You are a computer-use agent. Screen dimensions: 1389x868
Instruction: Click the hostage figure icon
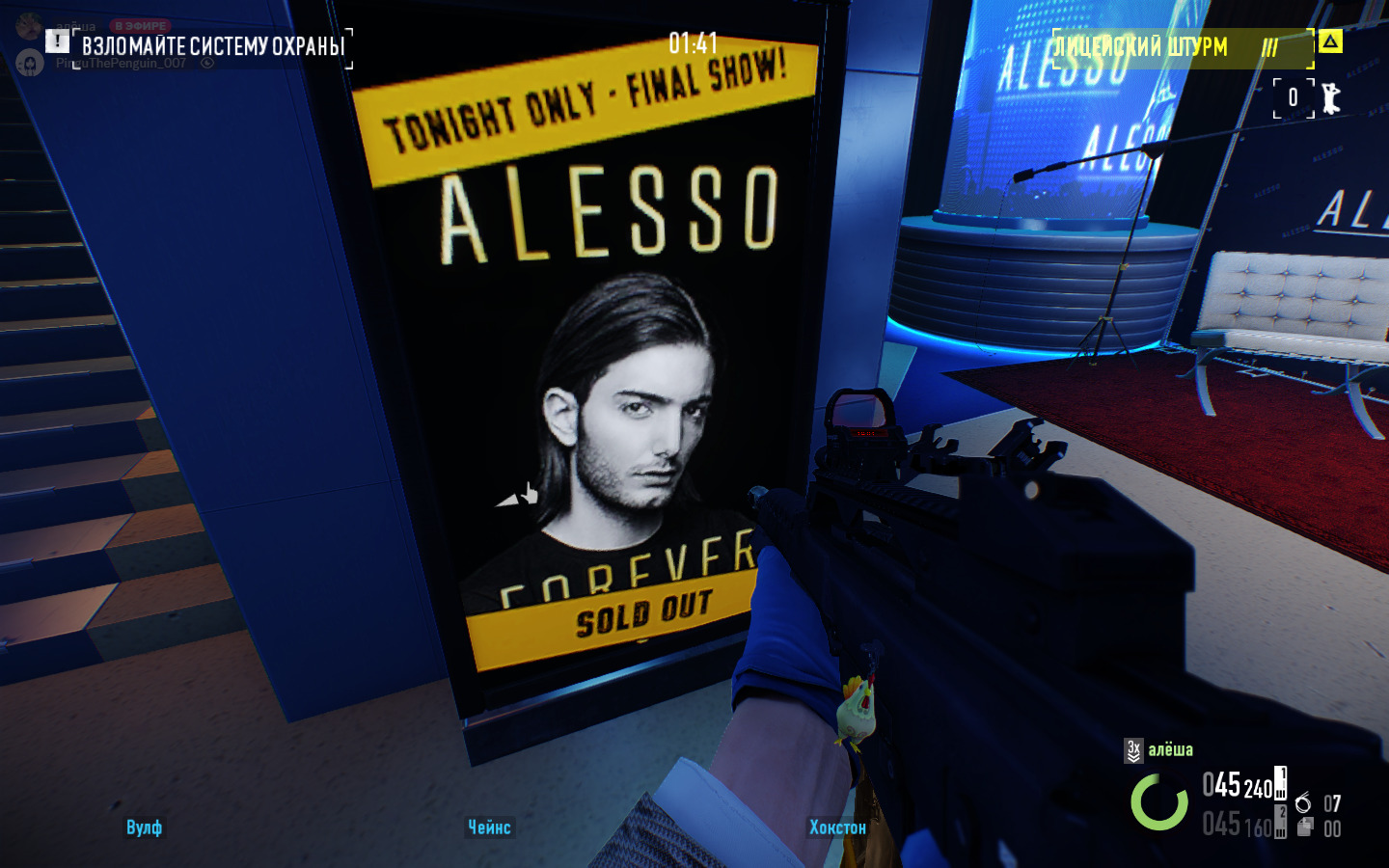point(1331,97)
